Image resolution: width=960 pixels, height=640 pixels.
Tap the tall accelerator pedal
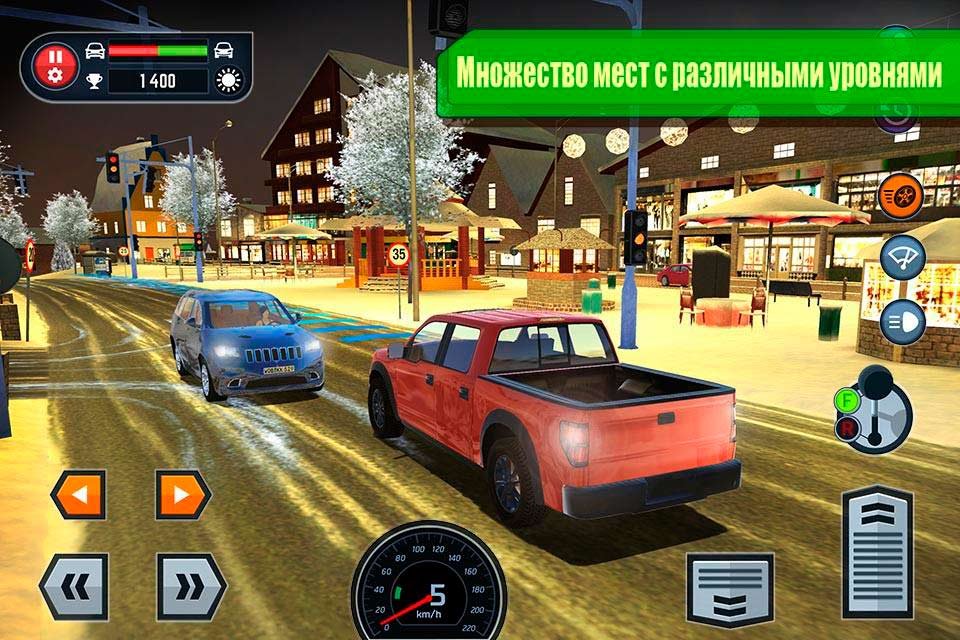click(x=877, y=552)
